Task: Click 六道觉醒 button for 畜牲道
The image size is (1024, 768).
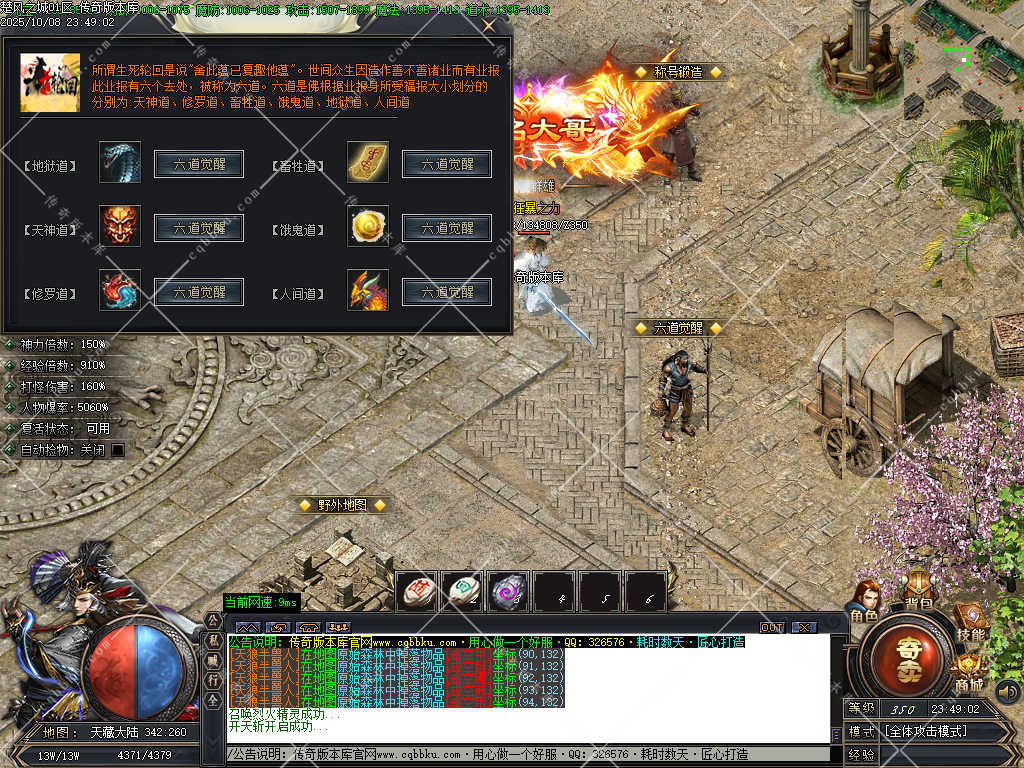Action: (x=446, y=165)
